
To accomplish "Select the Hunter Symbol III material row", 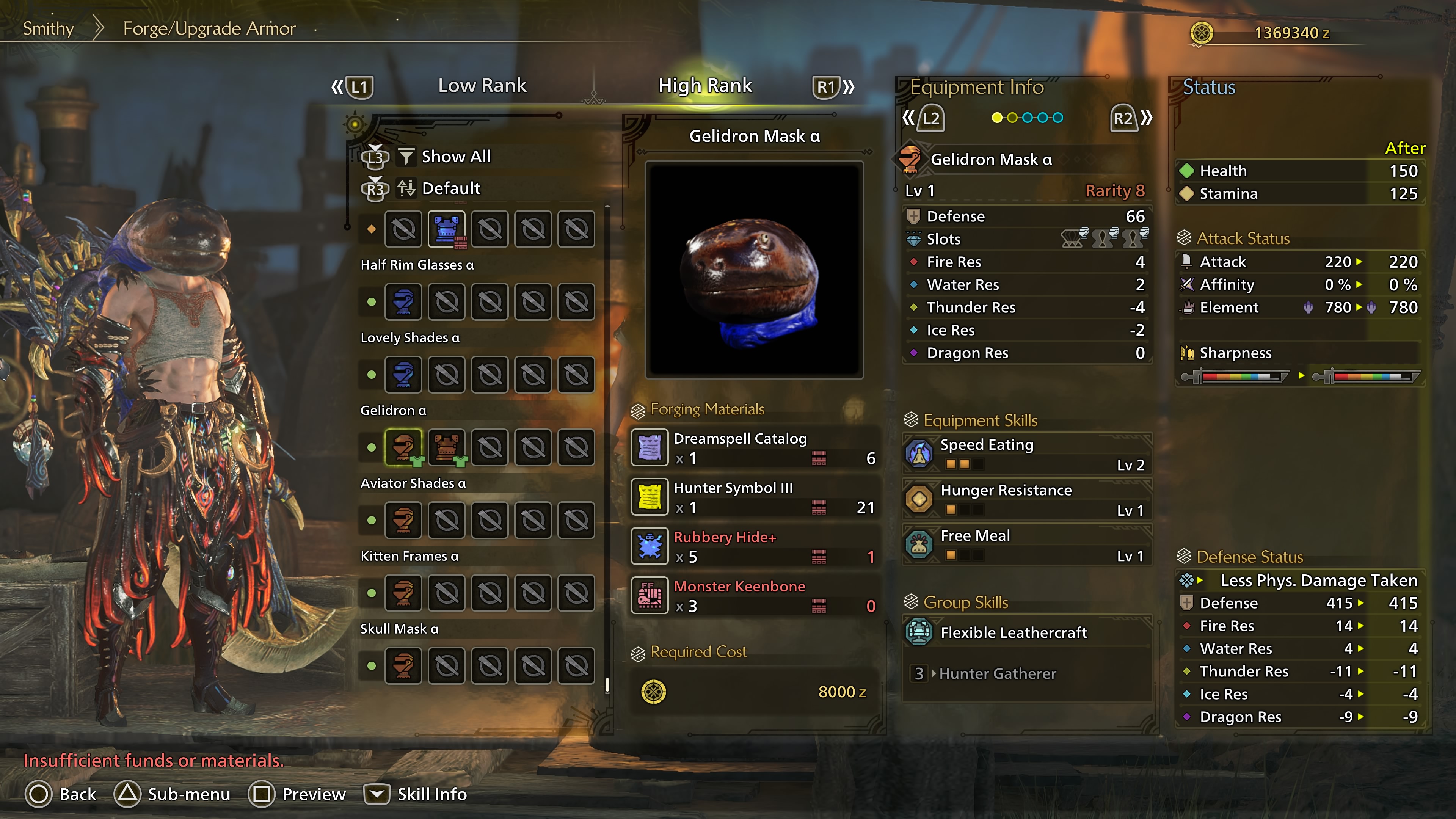I will [x=755, y=497].
